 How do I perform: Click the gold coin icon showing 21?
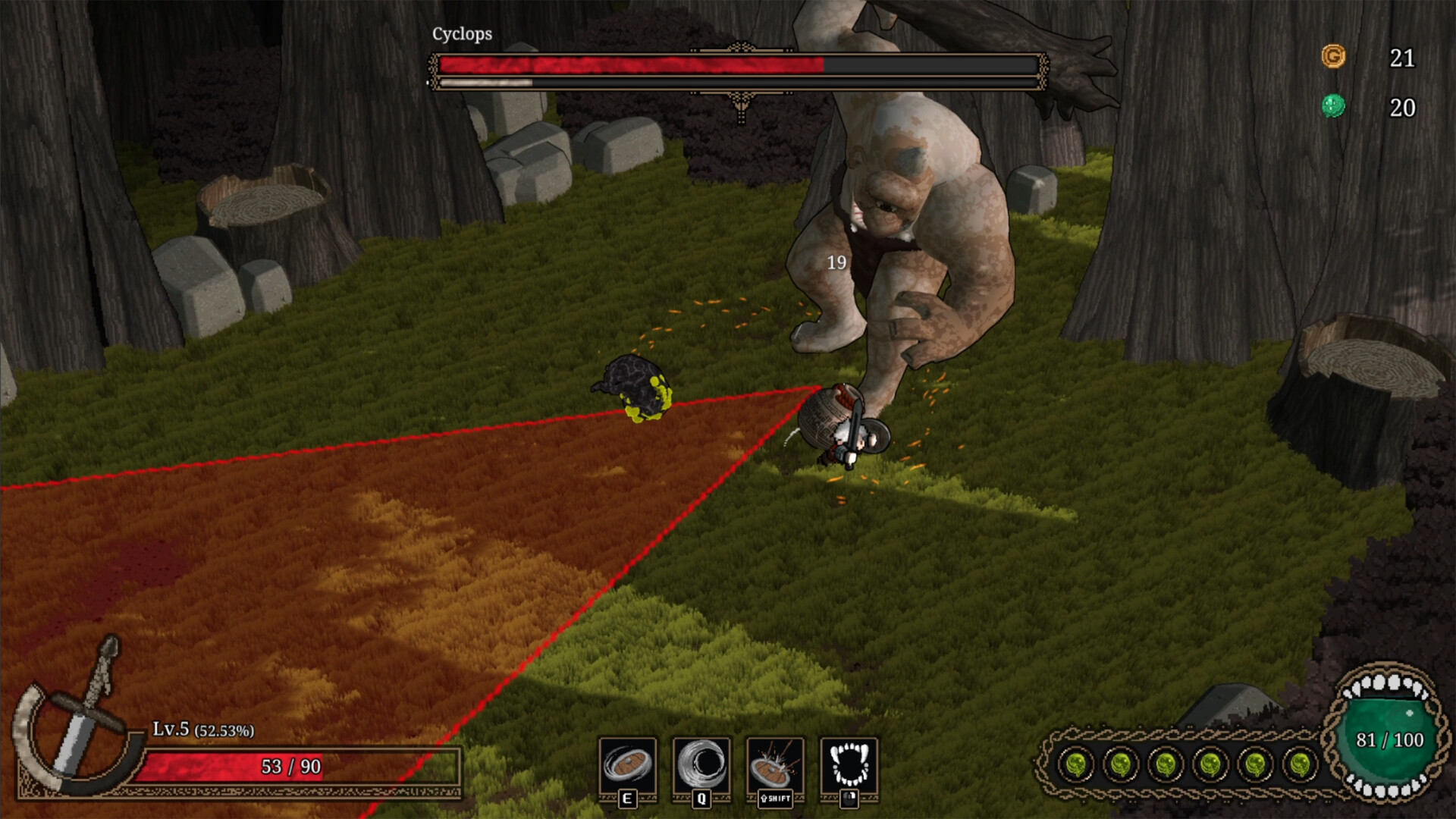1334,55
